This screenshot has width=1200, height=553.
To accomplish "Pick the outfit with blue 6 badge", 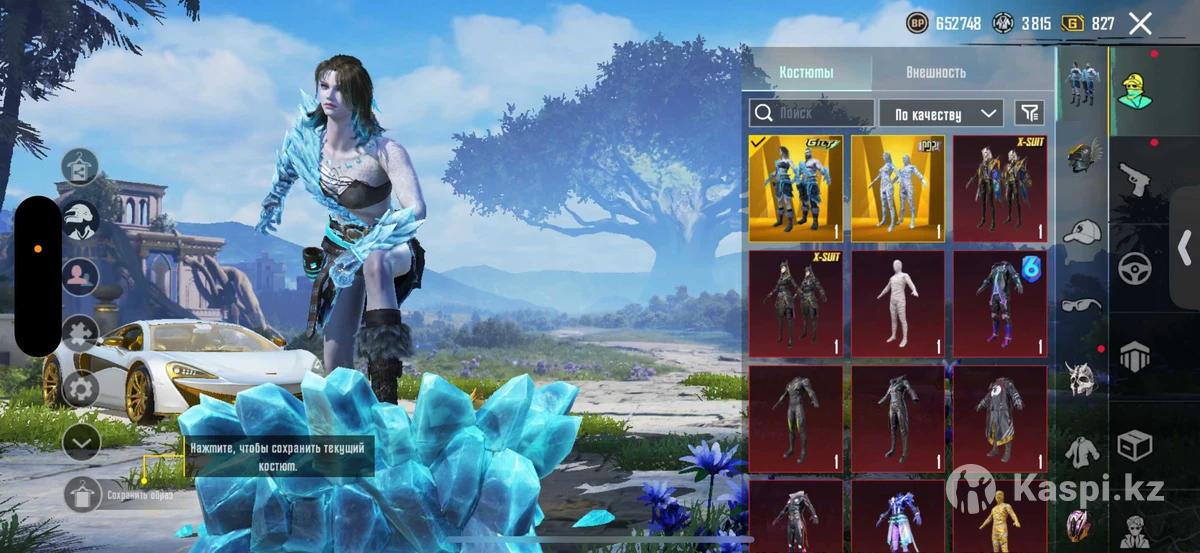I will pyautogui.click(x=1000, y=303).
